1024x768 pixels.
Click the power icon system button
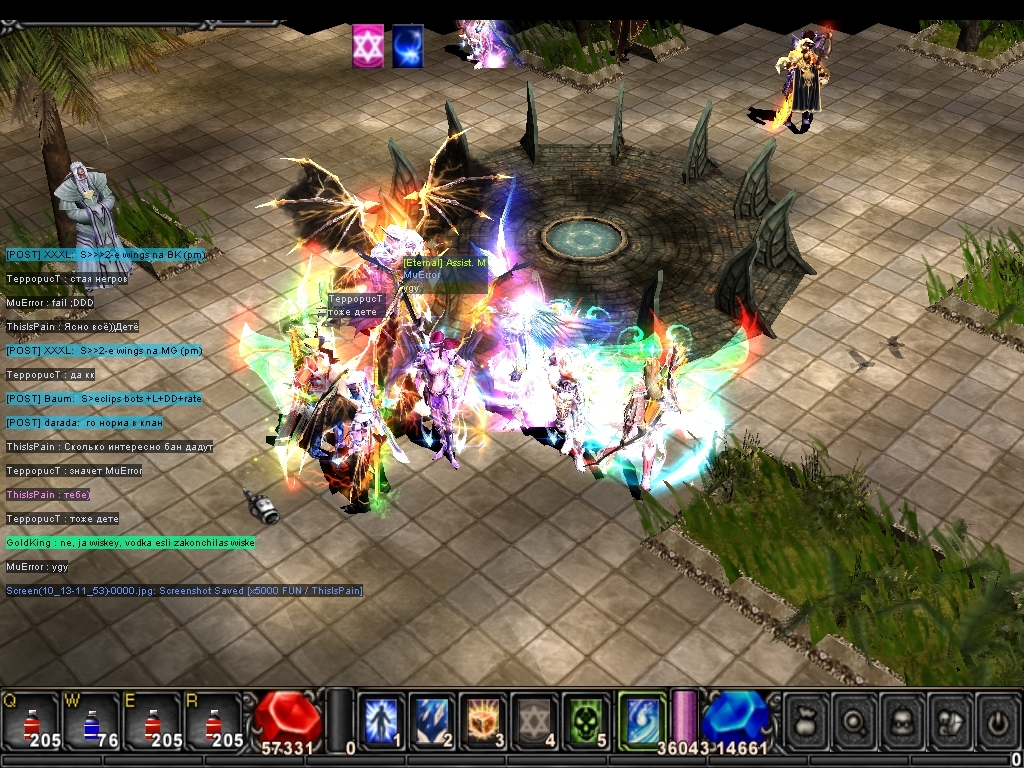997,720
